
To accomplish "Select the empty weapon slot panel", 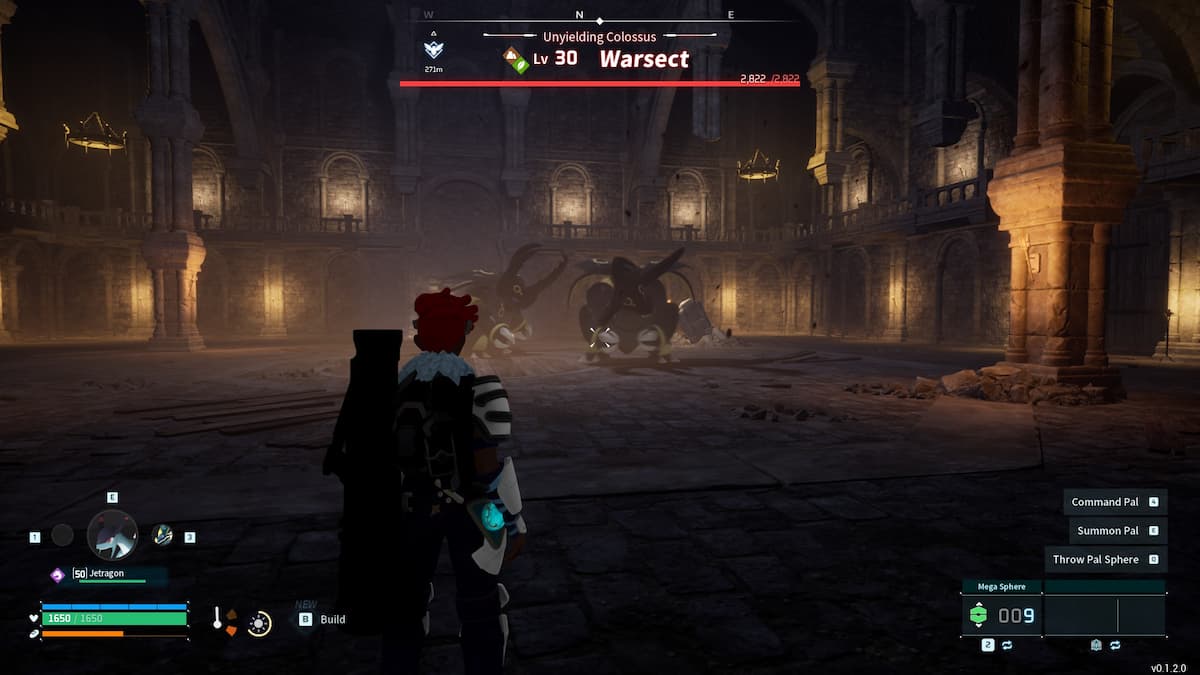I will [1105, 615].
